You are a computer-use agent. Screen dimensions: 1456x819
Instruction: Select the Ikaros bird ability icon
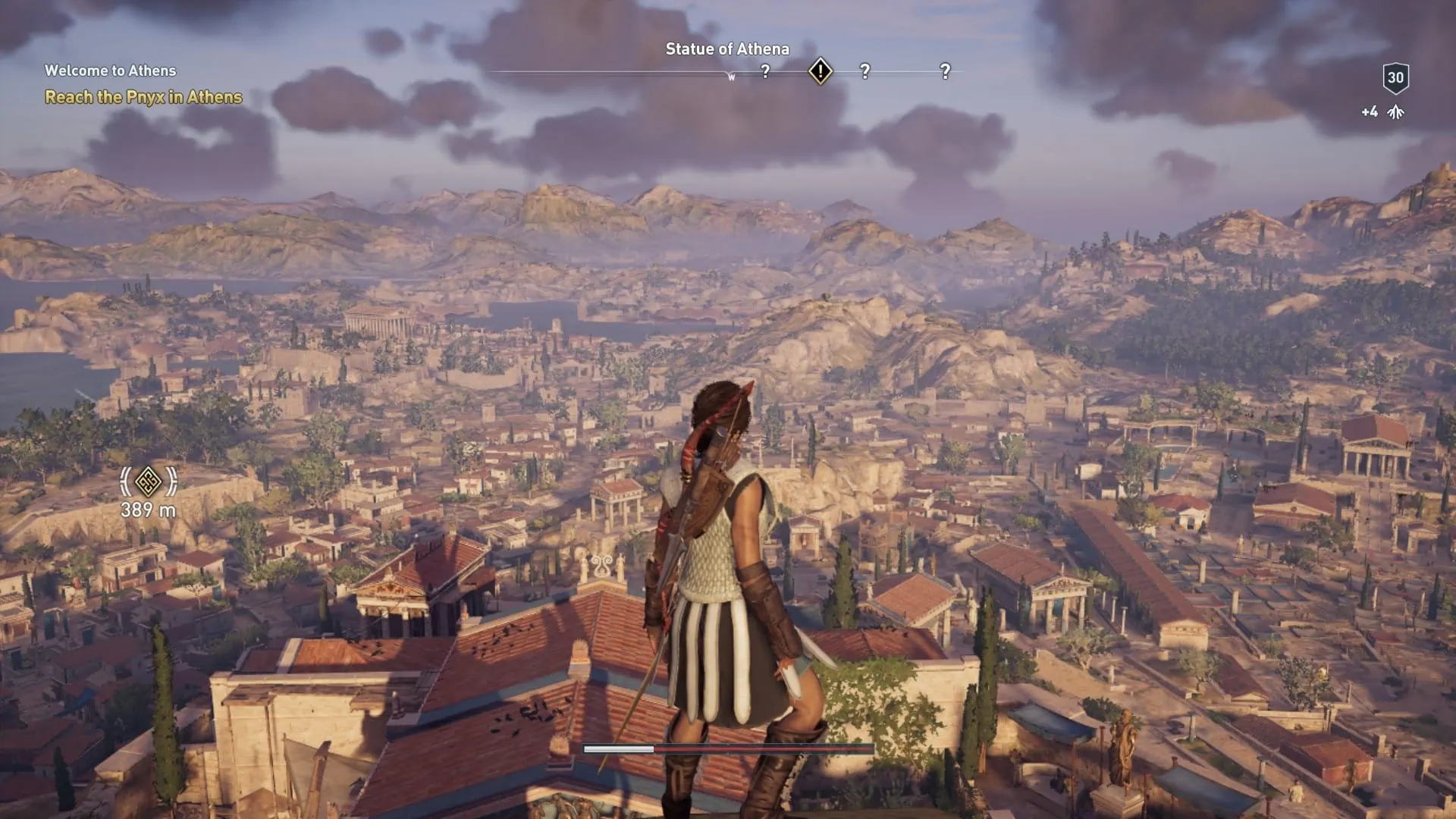pyautogui.click(x=1395, y=111)
